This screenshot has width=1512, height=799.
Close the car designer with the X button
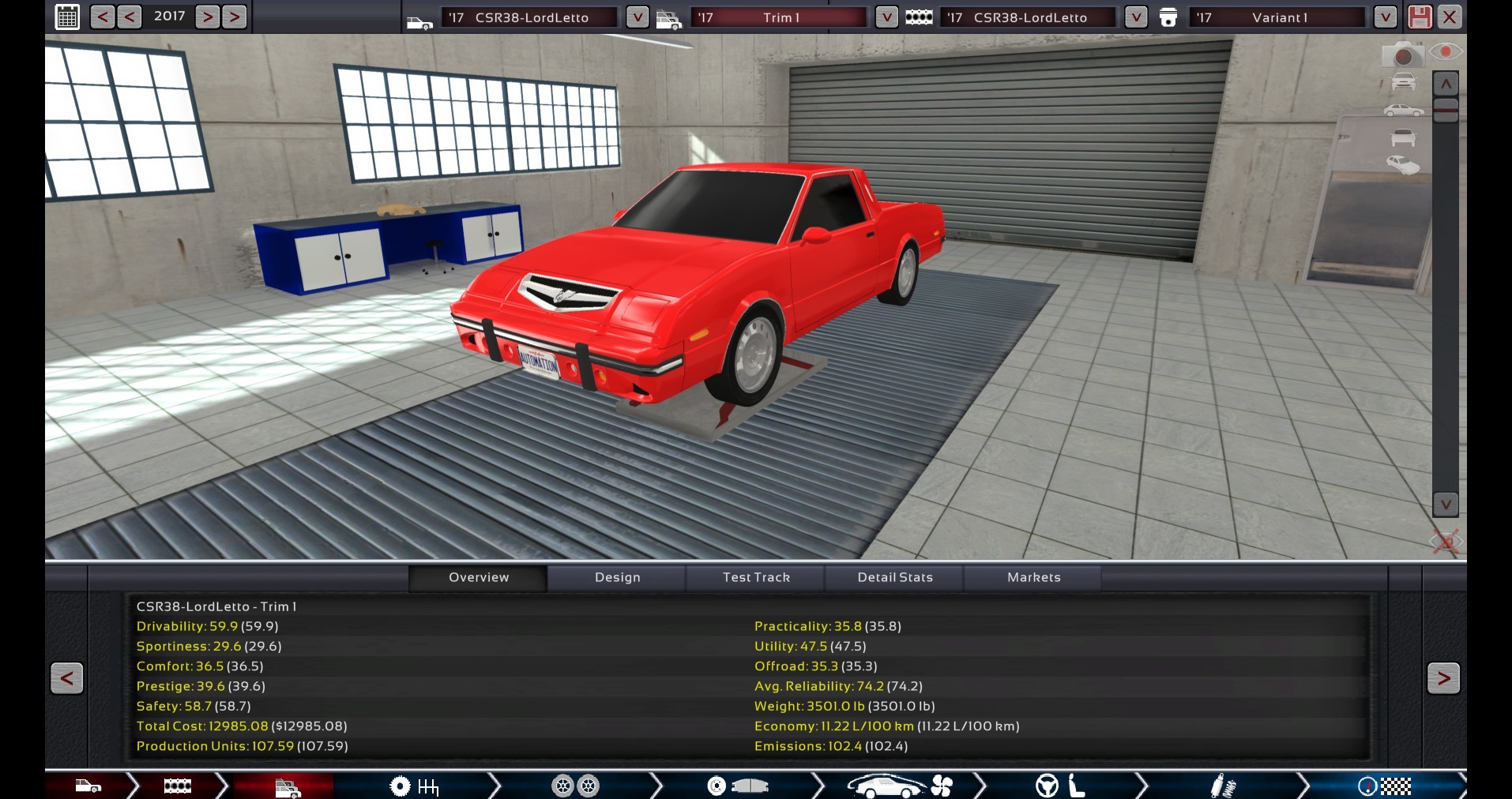pos(1450,17)
